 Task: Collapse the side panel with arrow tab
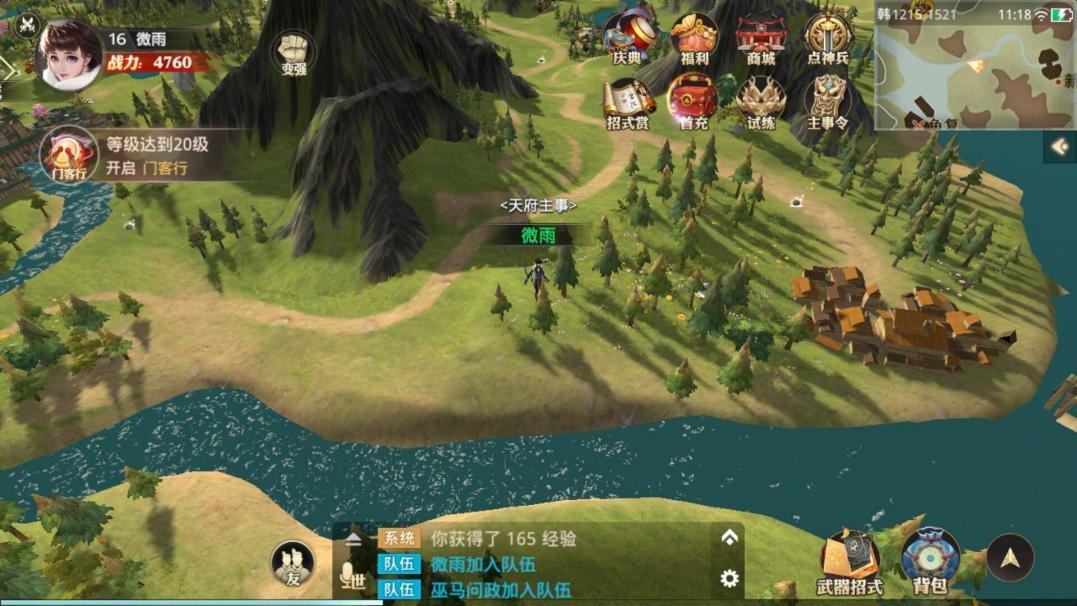click(x=1059, y=147)
